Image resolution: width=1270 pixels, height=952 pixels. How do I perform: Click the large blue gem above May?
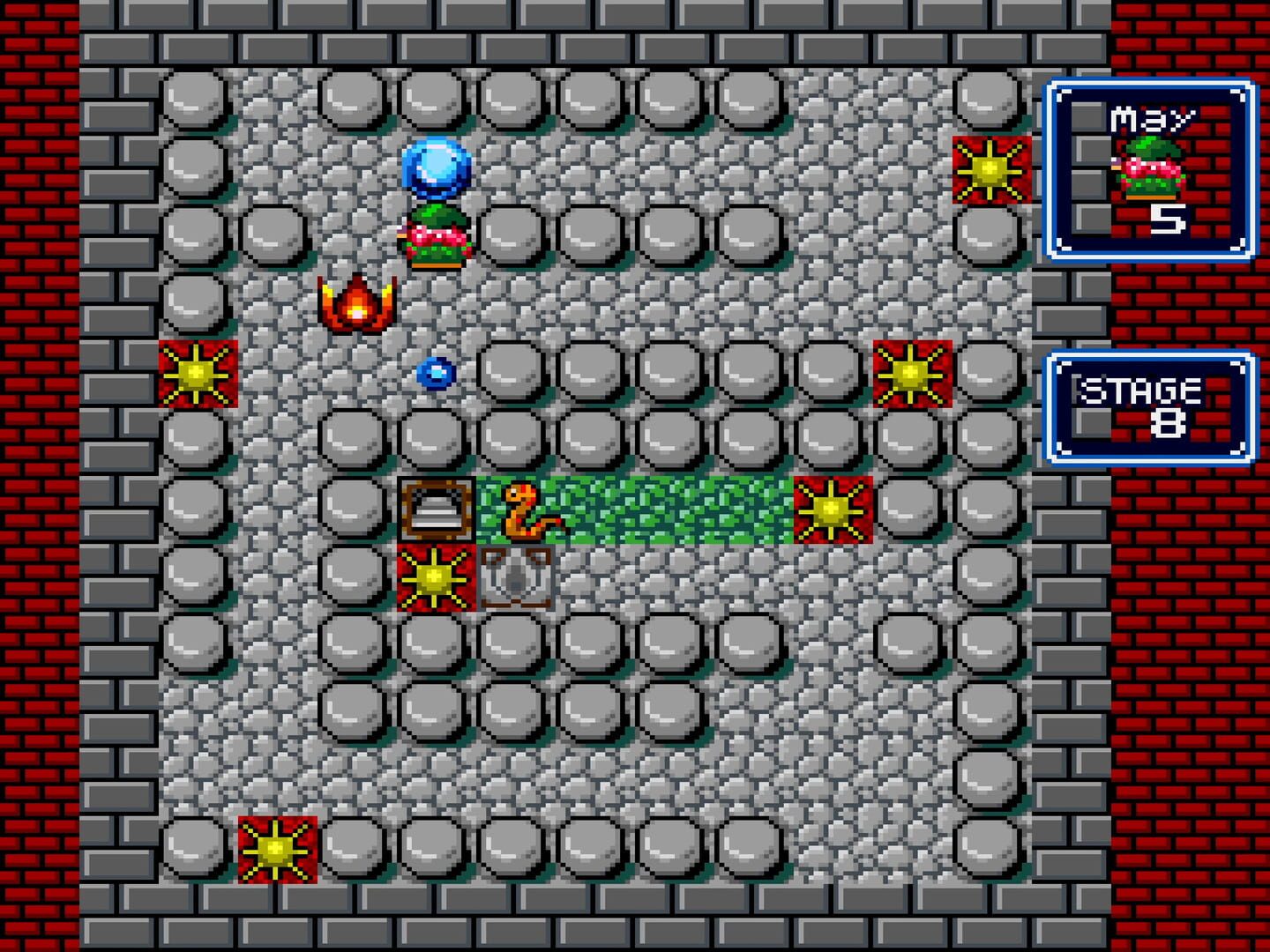tap(436, 169)
